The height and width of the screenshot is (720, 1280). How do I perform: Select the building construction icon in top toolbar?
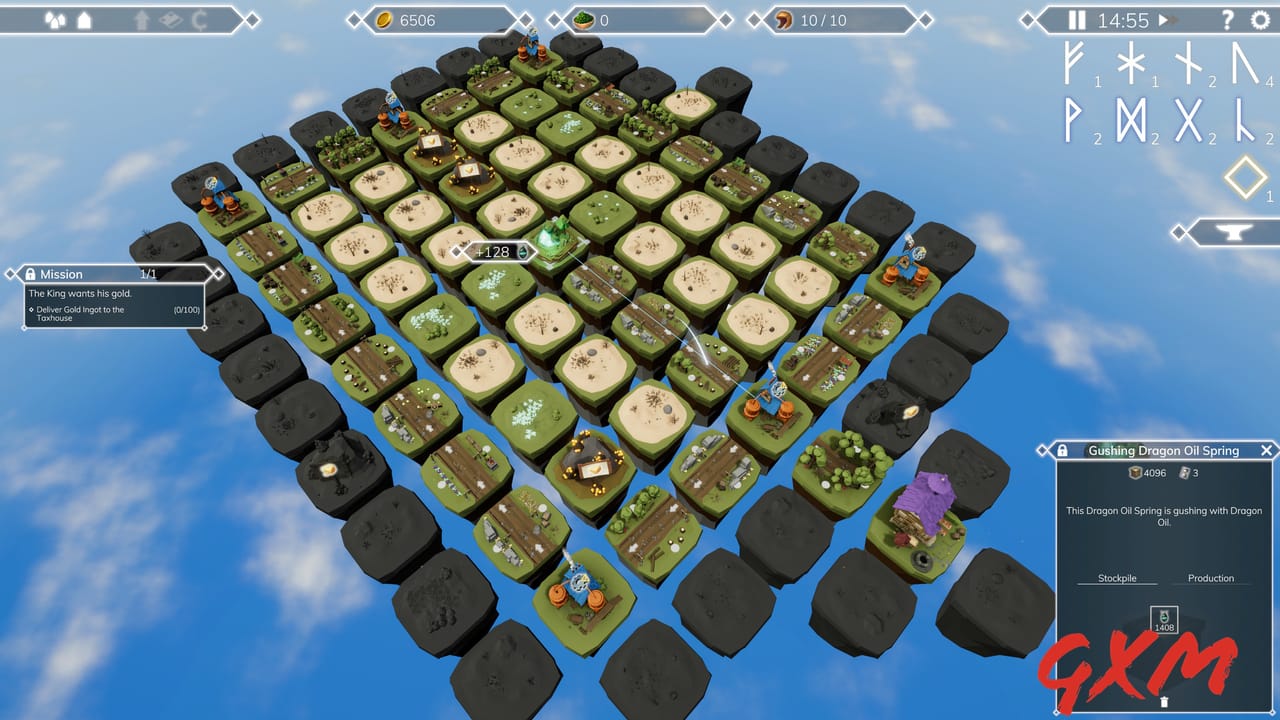point(83,18)
